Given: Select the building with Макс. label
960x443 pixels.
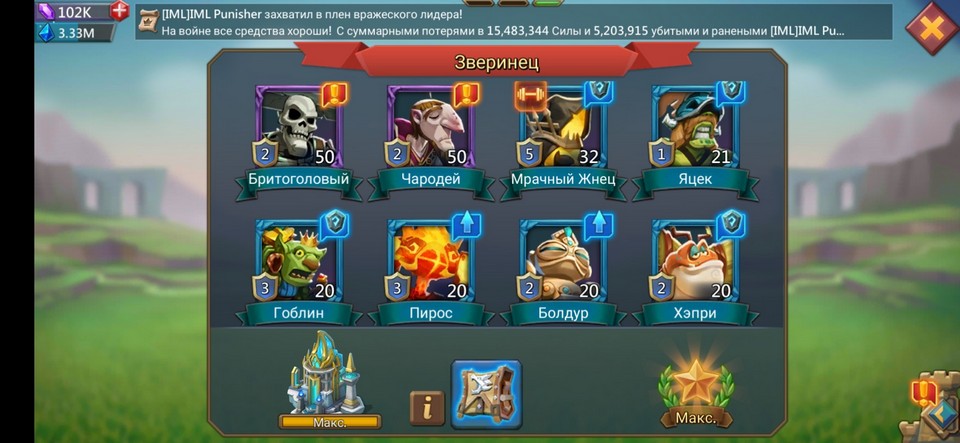Looking at the screenshot, I should 329,380.
